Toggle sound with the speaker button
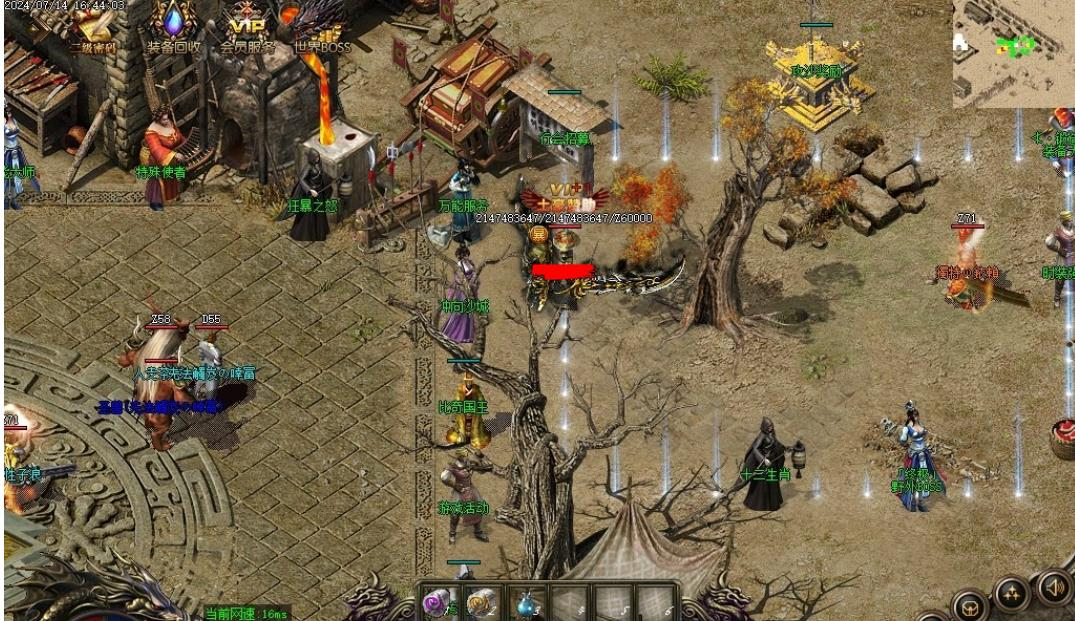 pos(1053,586)
